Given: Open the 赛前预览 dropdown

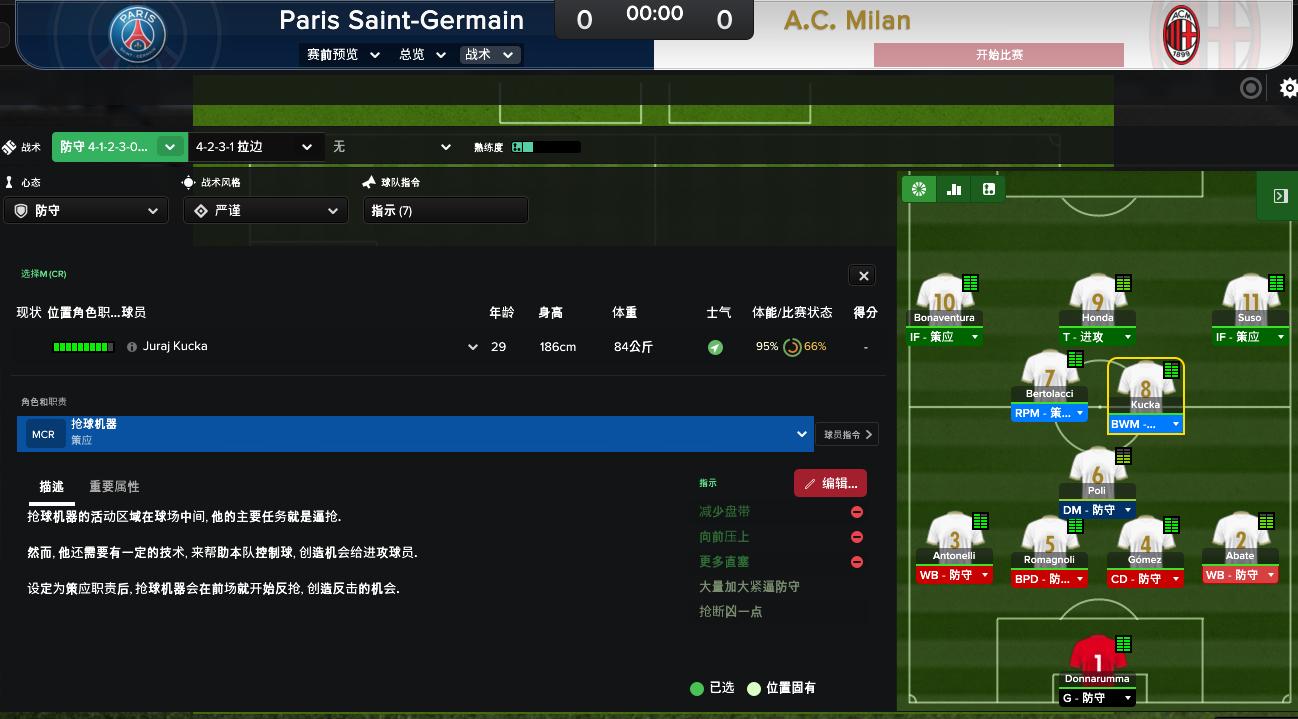Looking at the screenshot, I should pos(343,55).
